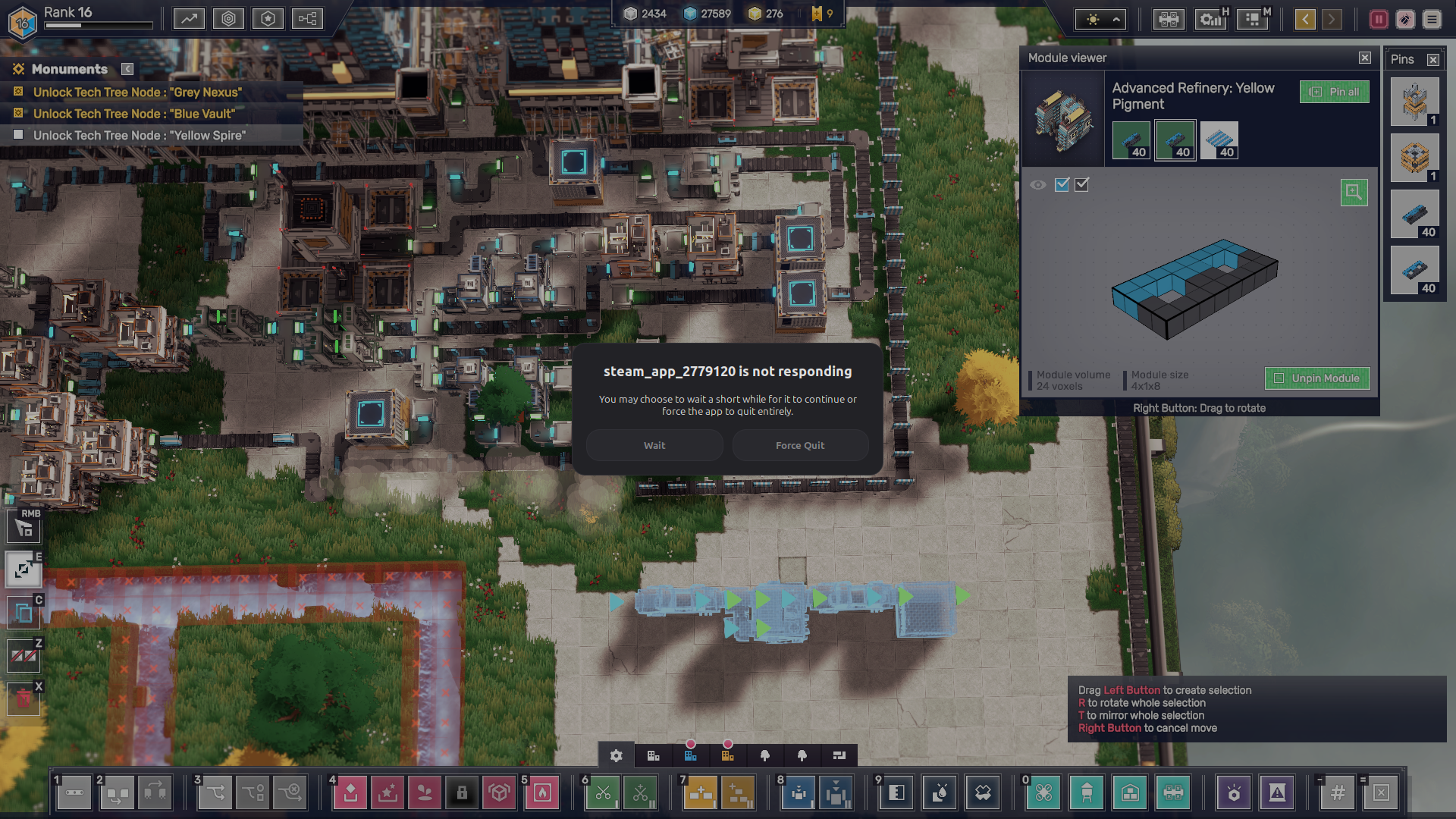The height and width of the screenshot is (819, 1456).
Task: Select the padlock tool in hotbar
Action: point(462,793)
